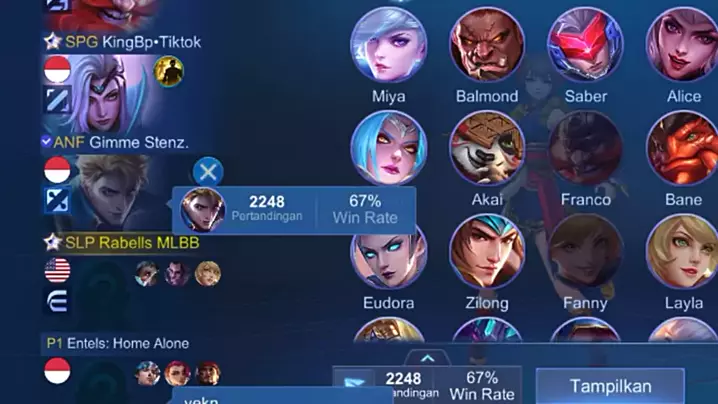Choose Zilong from the hero grid
The width and height of the screenshot is (718, 404).
click(487, 252)
